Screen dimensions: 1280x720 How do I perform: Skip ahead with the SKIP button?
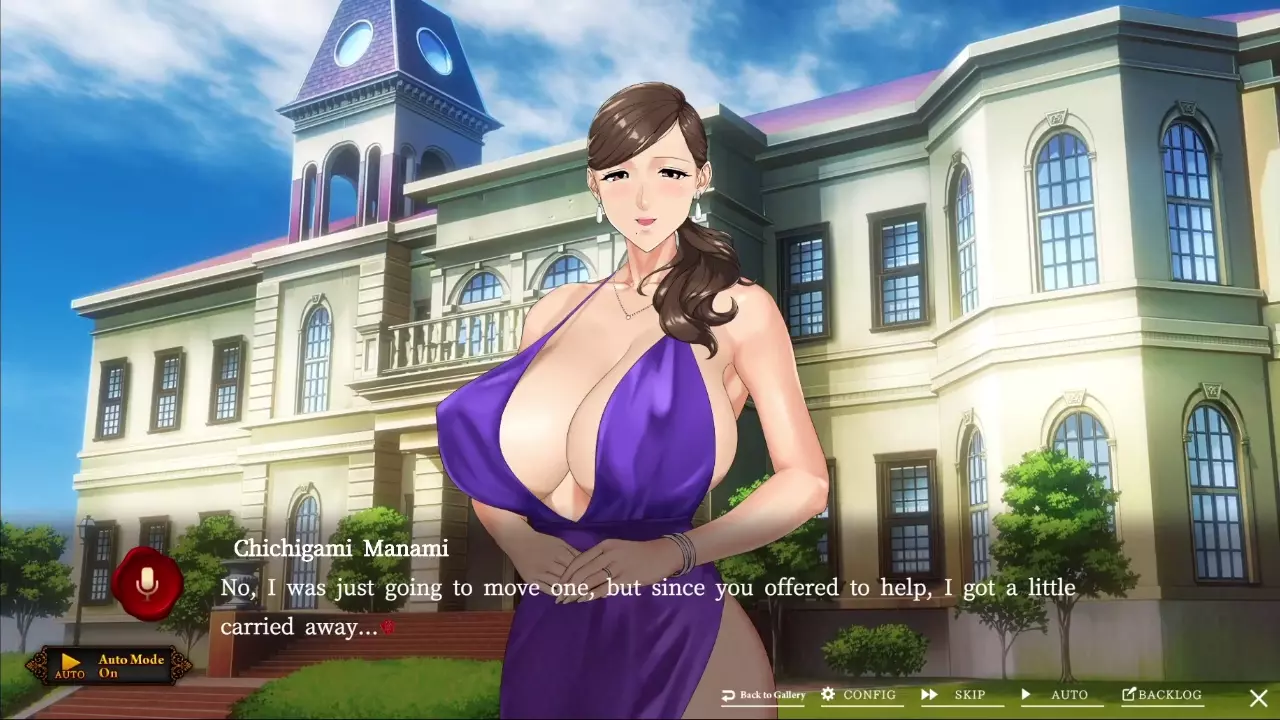click(x=958, y=695)
